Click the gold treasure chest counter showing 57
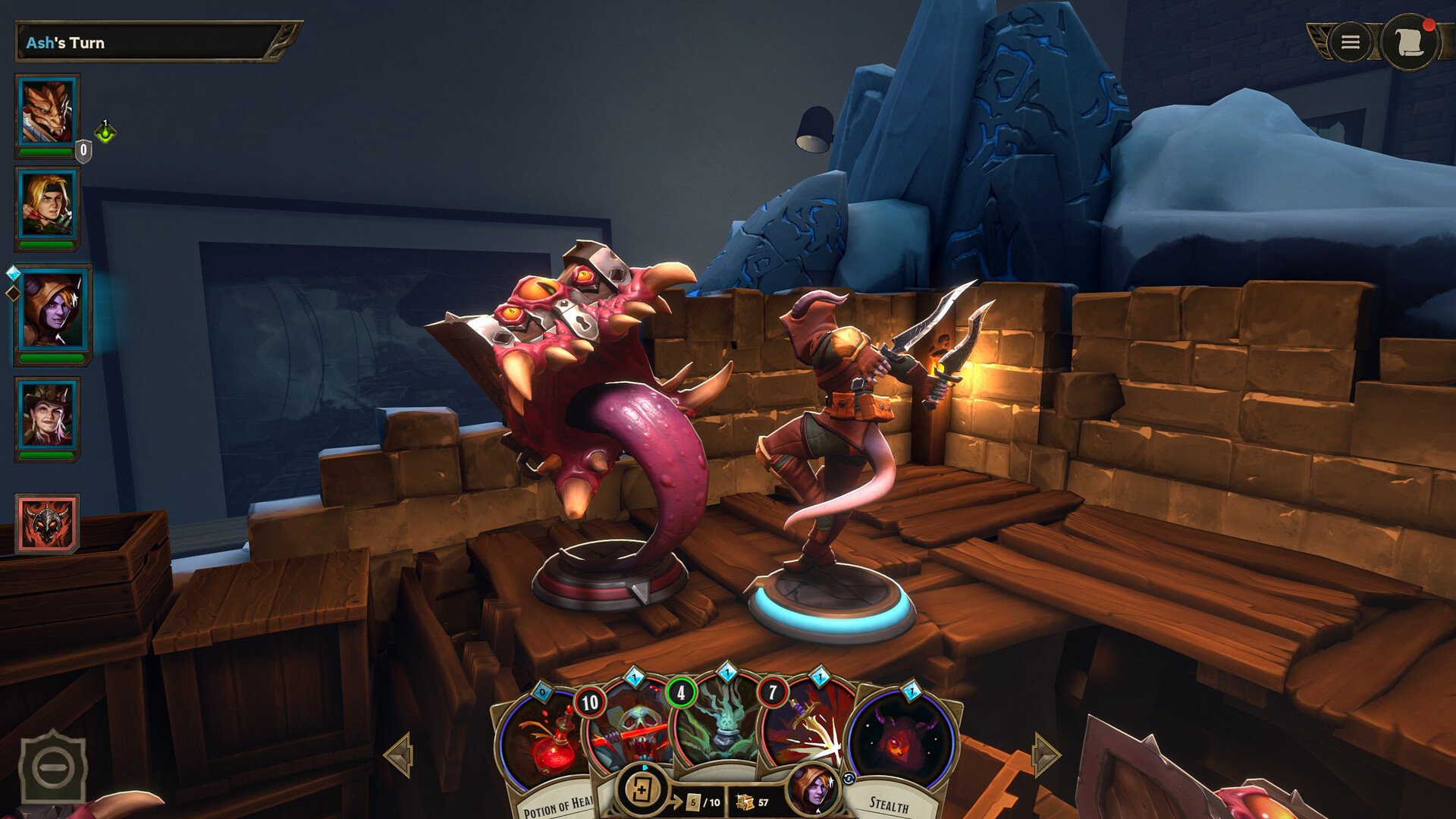 click(x=751, y=802)
